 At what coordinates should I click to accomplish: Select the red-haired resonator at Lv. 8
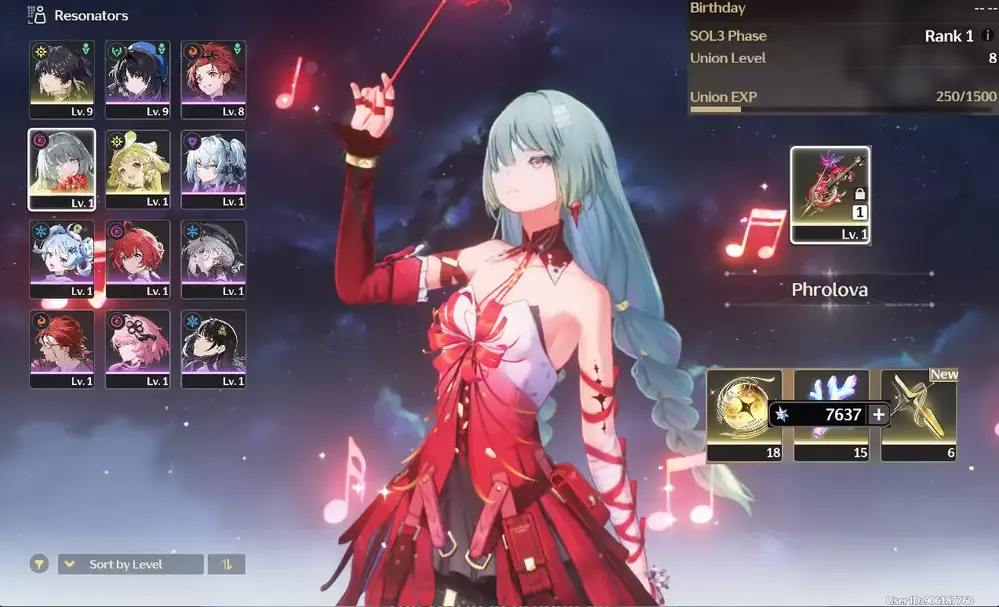point(213,79)
